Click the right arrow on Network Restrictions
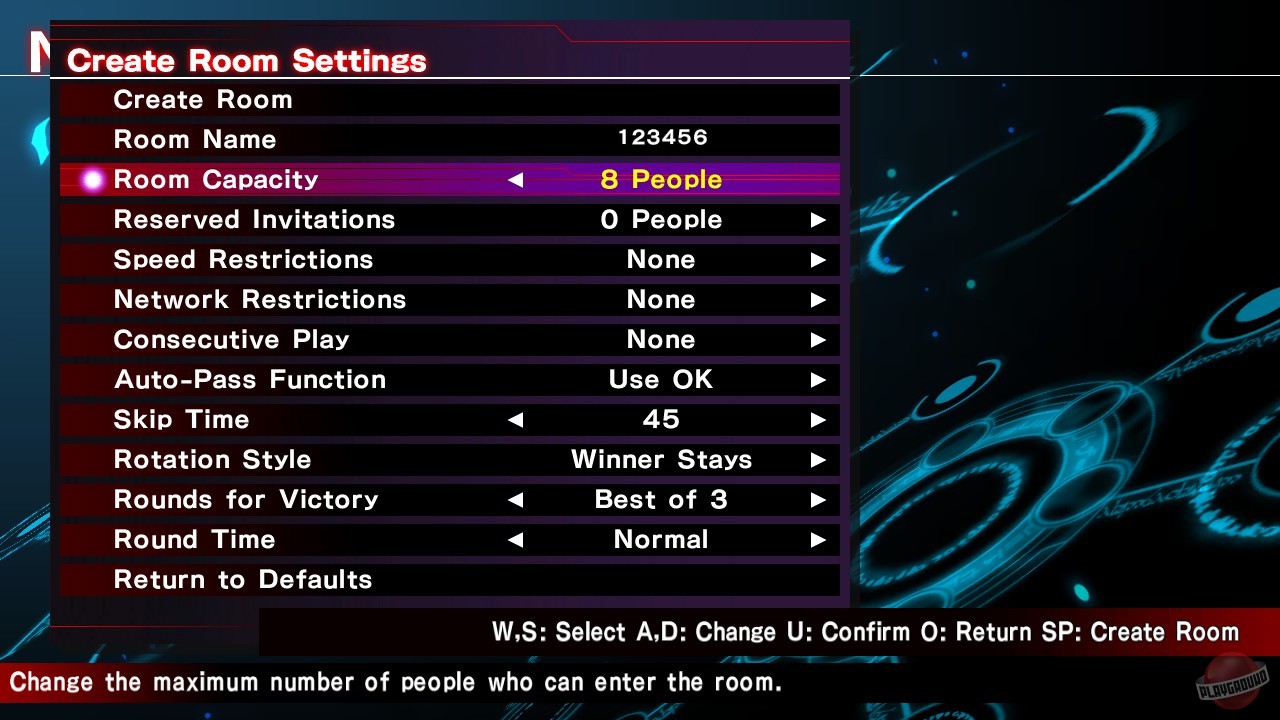Screen dimensions: 1280x720 click(820, 299)
